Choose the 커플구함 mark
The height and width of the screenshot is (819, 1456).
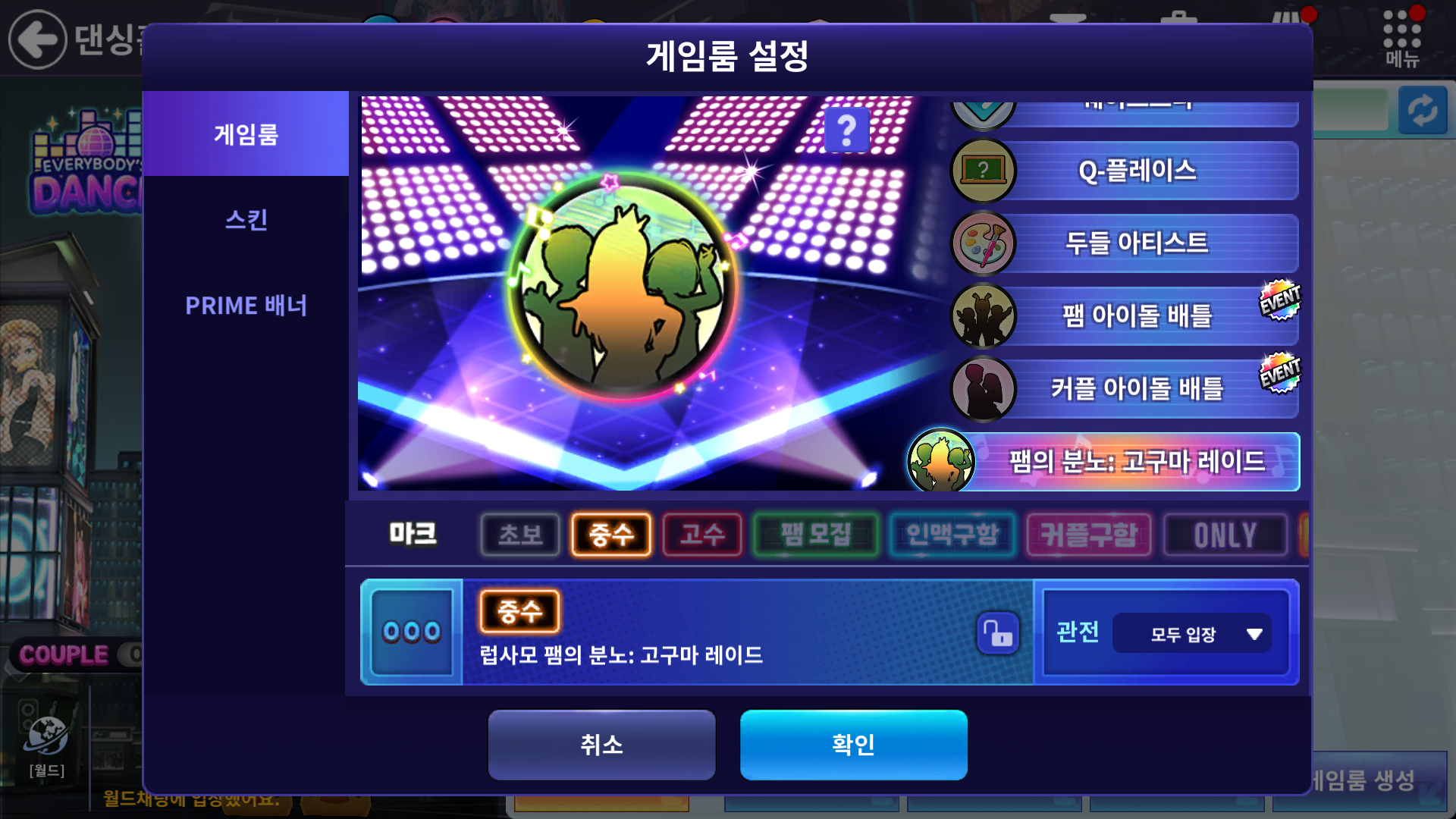click(x=1089, y=535)
